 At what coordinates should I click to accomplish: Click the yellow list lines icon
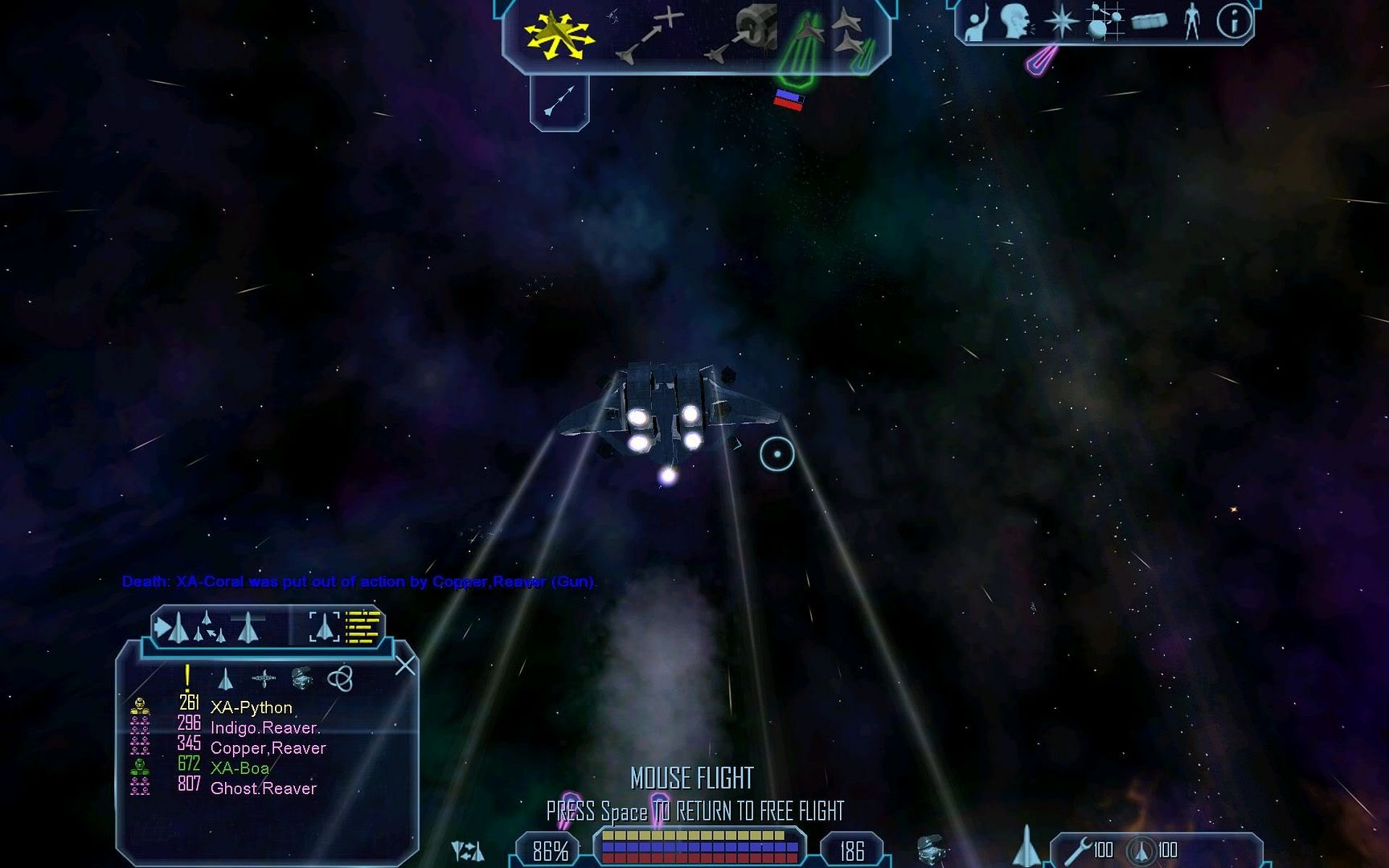(x=363, y=628)
